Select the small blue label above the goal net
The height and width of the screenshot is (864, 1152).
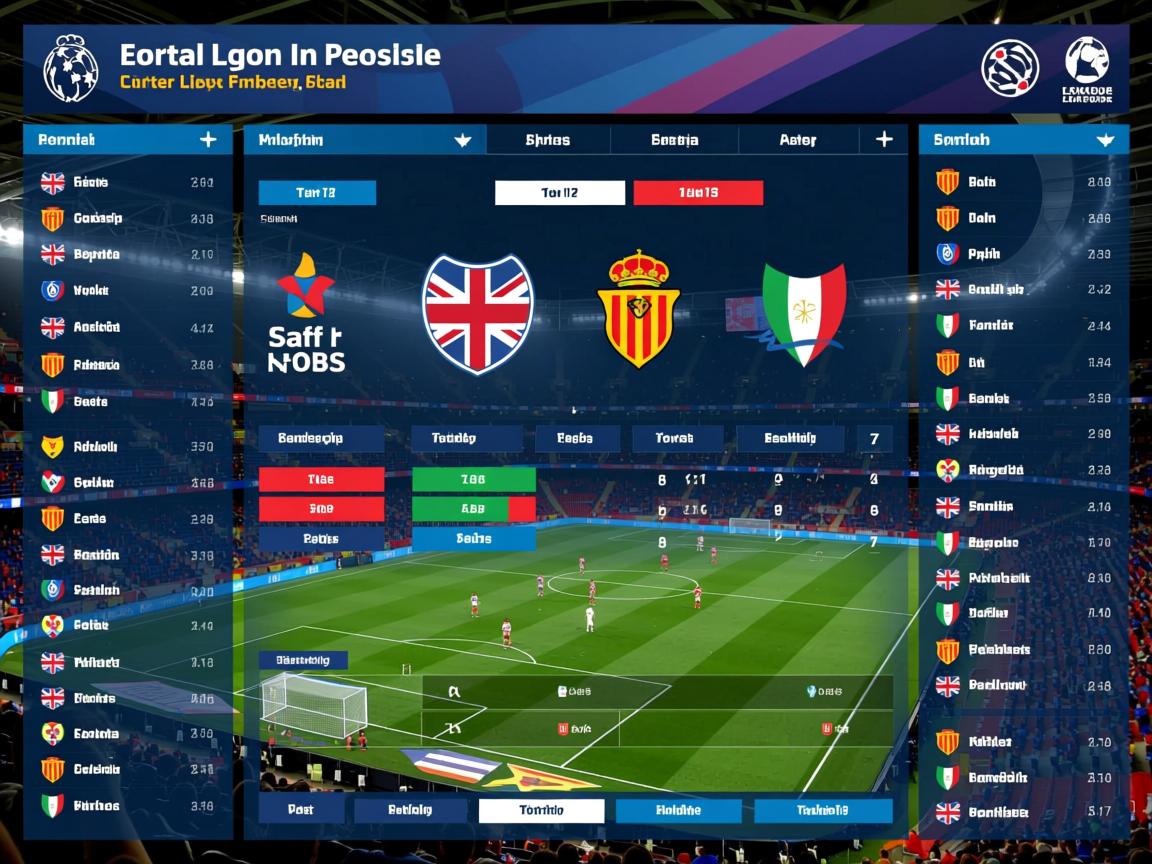click(303, 660)
